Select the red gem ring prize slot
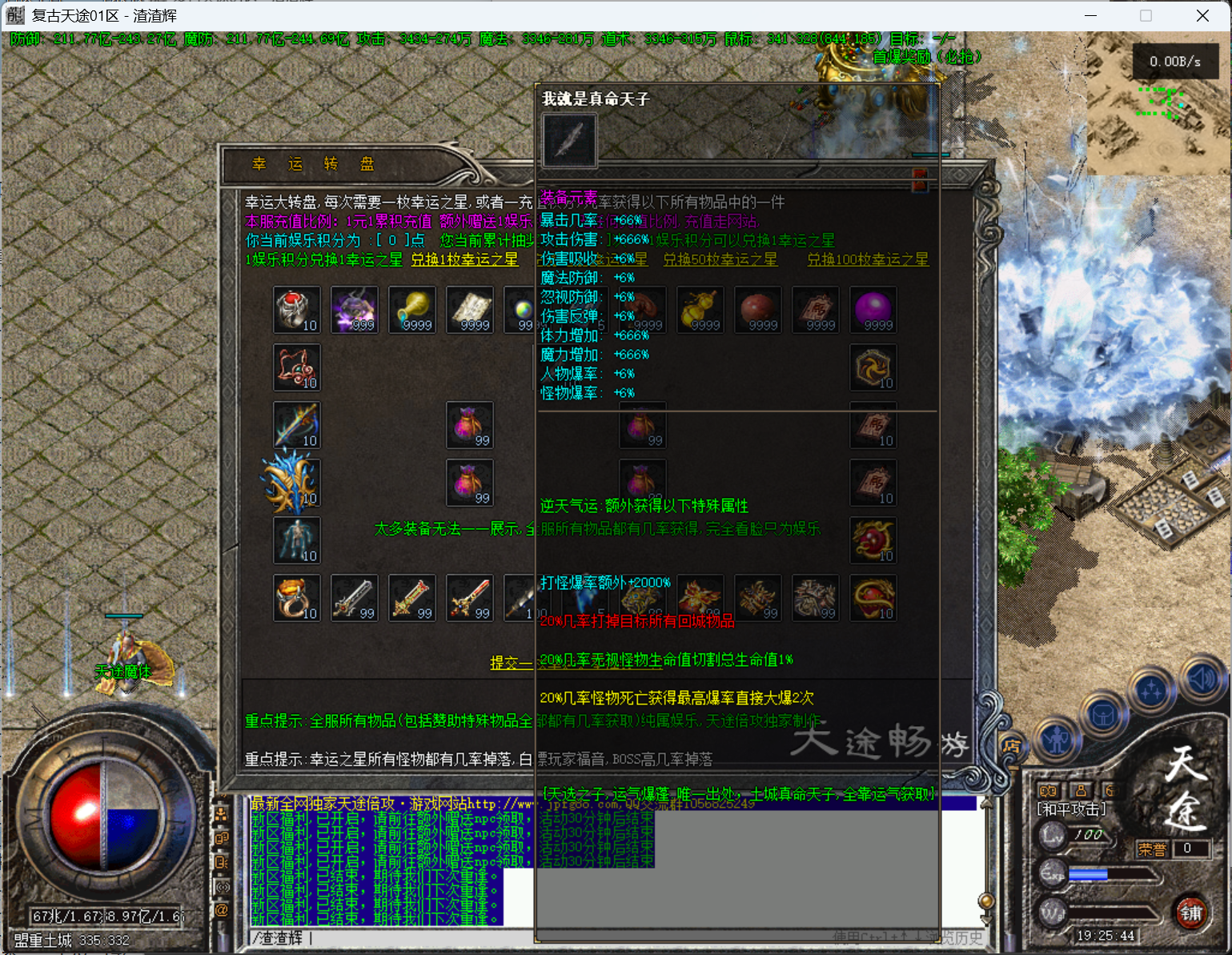 point(296,310)
